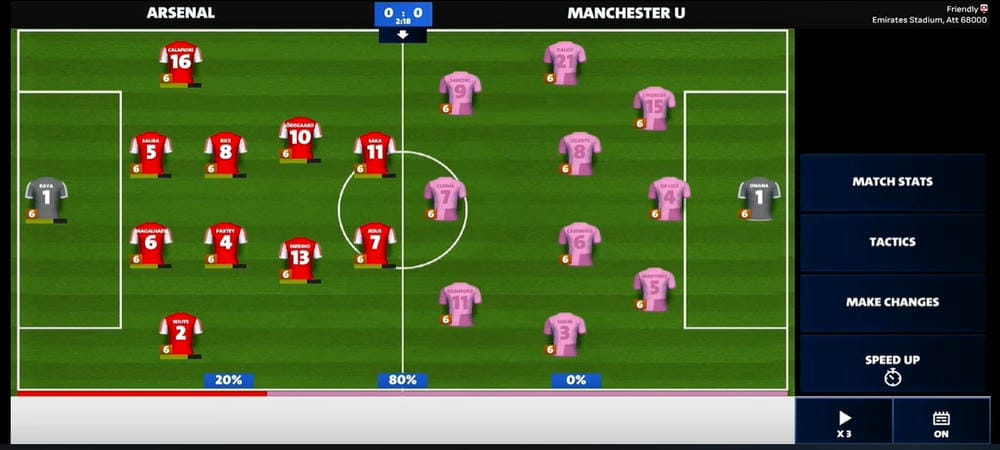
Task: Expand the white arrow below the score
Action: point(403,35)
